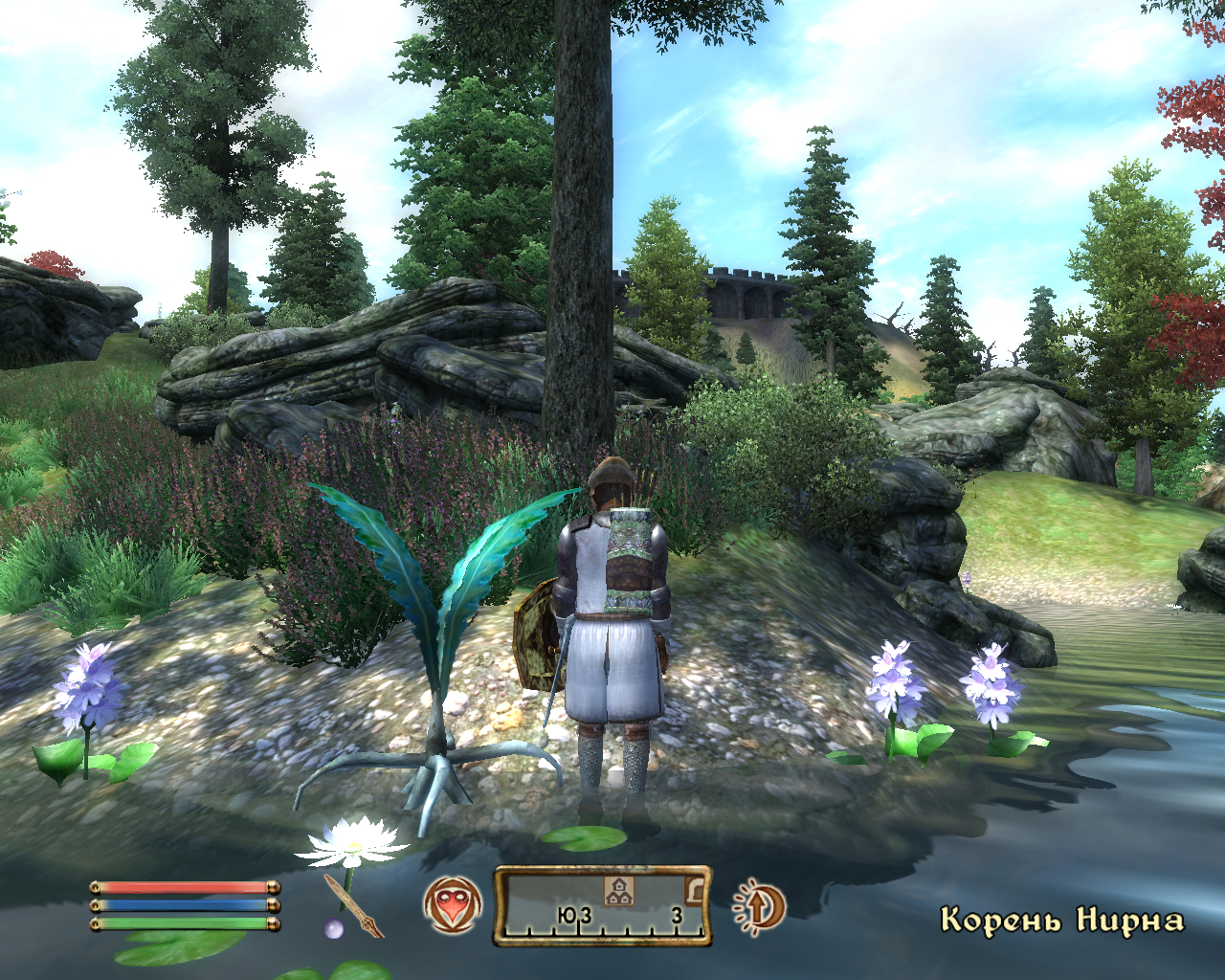Click the compass bar
The height and width of the screenshot is (980, 1225).
[x=602, y=906]
